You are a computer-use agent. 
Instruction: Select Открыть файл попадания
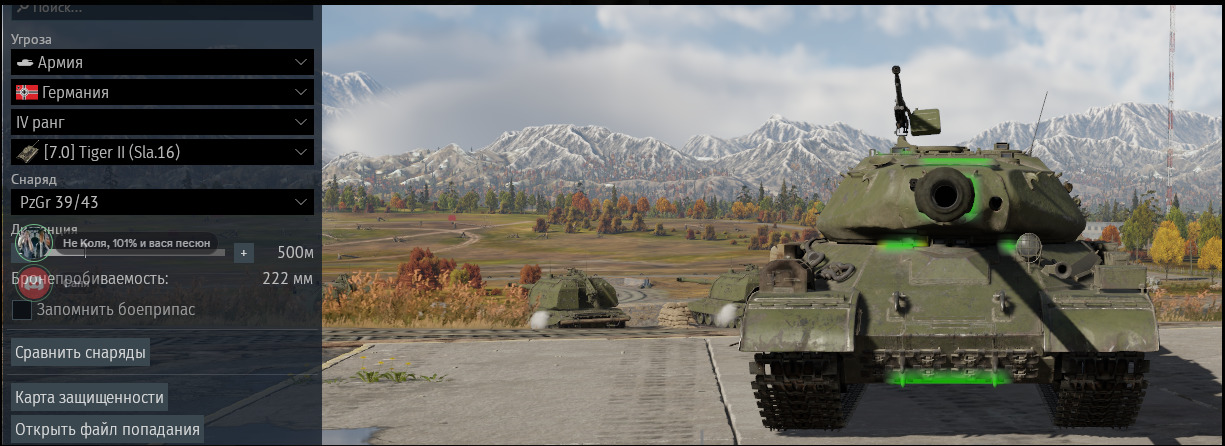point(107,430)
